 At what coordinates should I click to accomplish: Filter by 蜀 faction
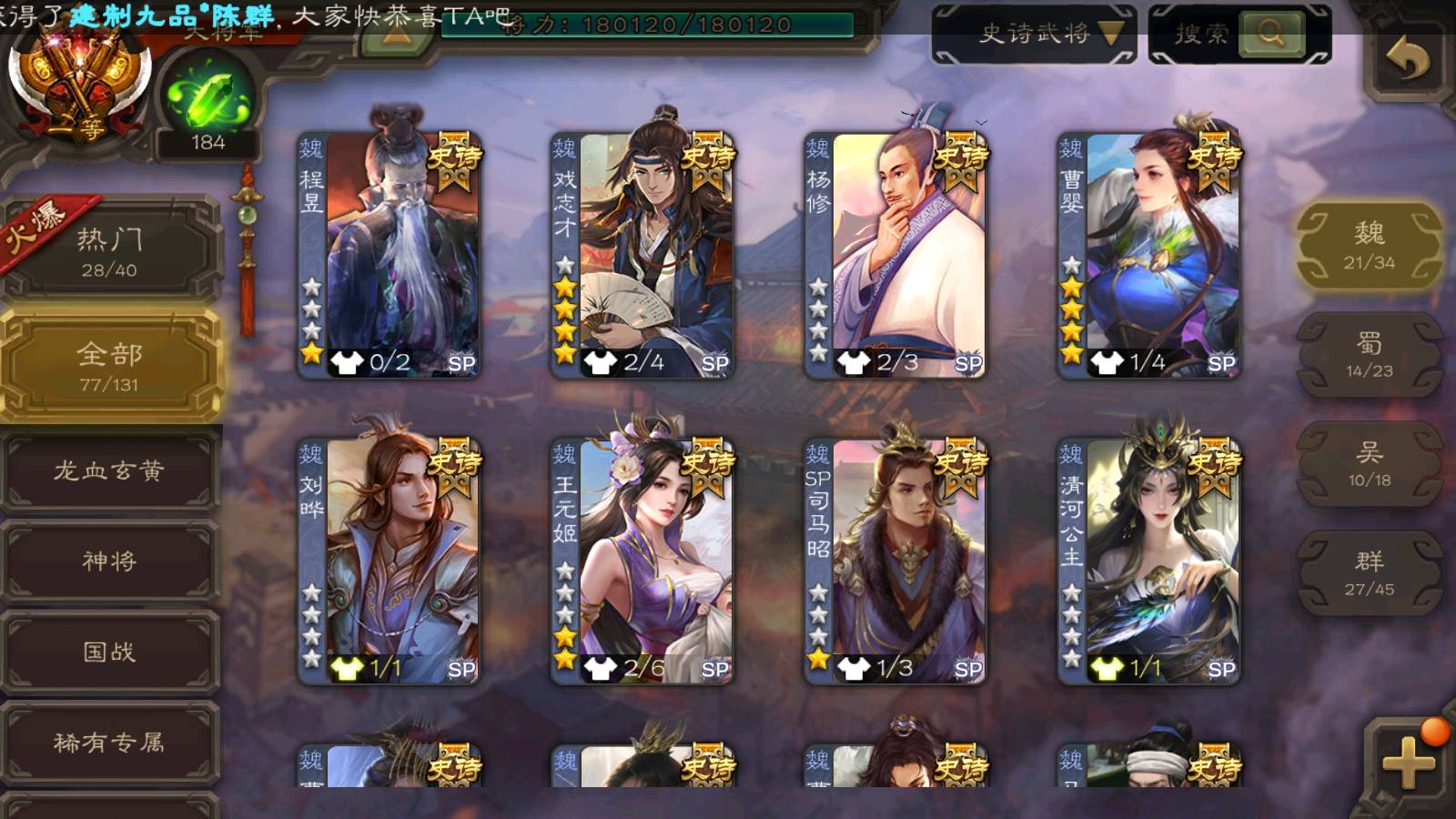[x=1369, y=355]
